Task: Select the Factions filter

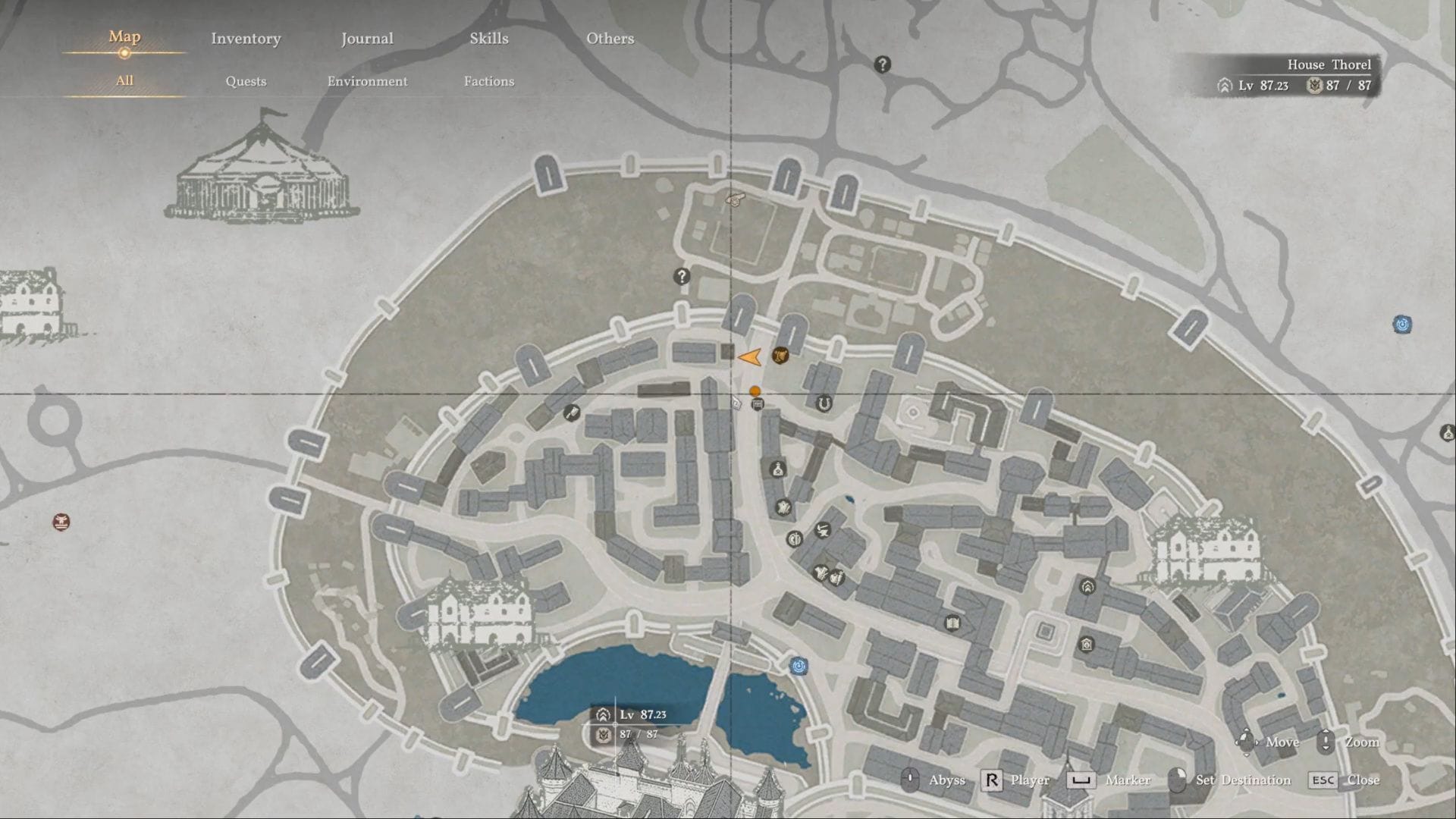Action: click(x=489, y=81)
